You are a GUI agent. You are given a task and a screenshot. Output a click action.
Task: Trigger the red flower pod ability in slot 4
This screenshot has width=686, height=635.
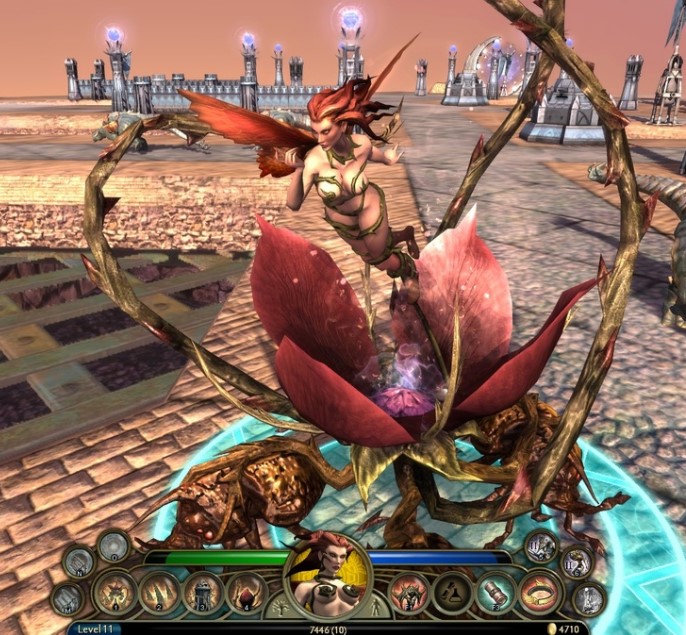246,593
